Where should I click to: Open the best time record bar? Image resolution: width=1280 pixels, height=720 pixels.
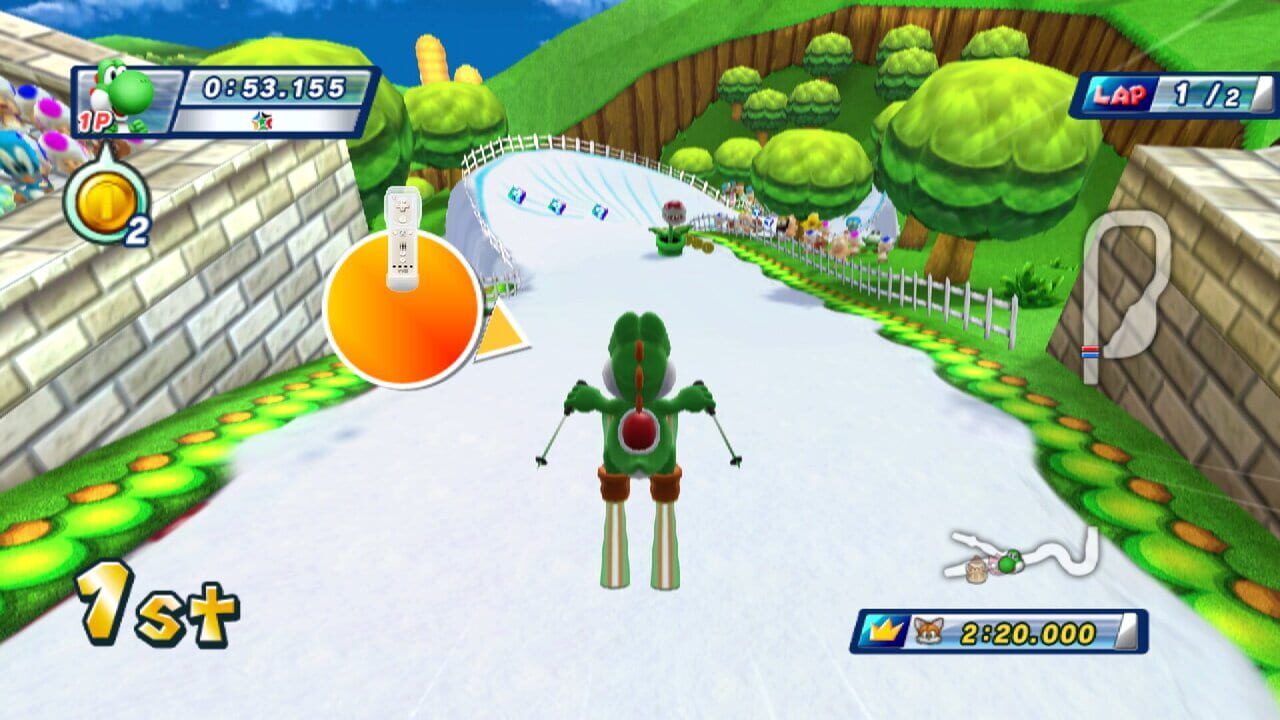pyautogui.click(x=1000, y=629)
